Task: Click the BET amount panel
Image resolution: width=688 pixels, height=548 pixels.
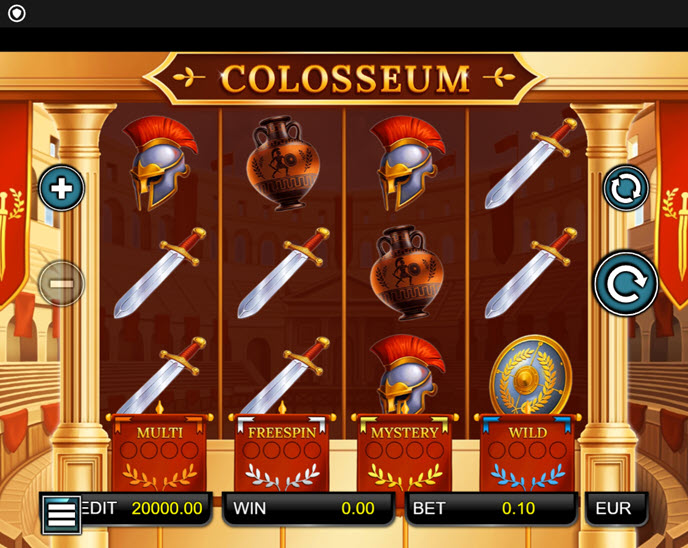Action: pos(490,508)
